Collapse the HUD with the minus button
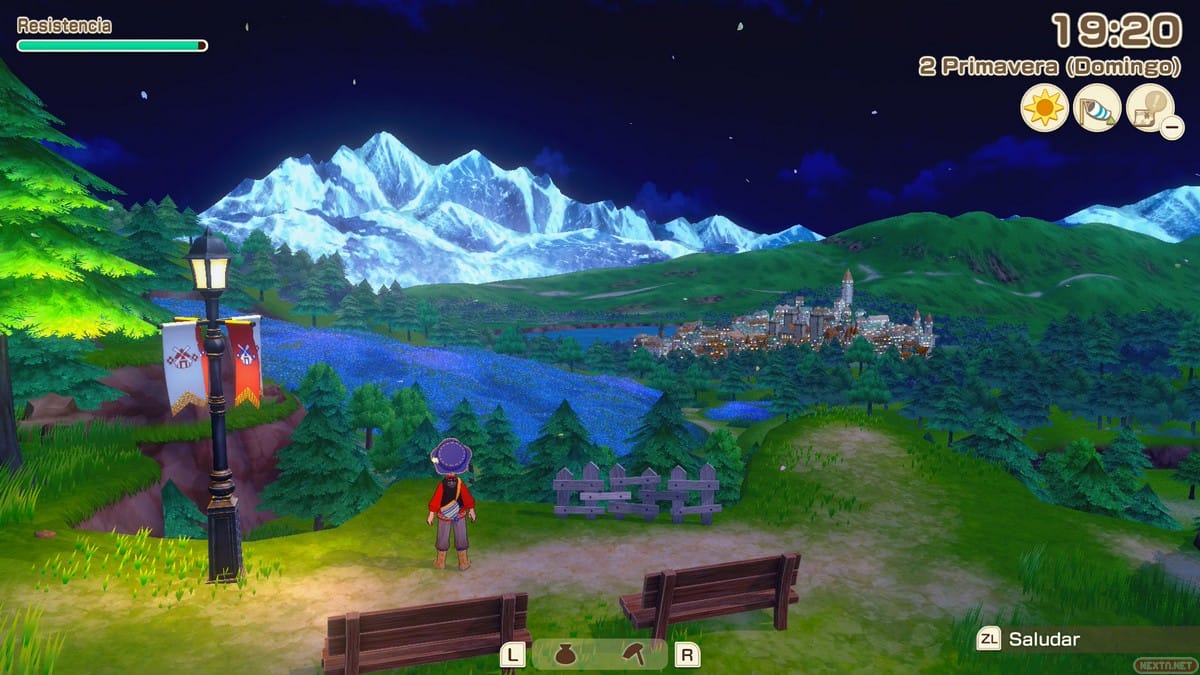The width and height of the screenshot is (1200, 675). point(1171,126)
